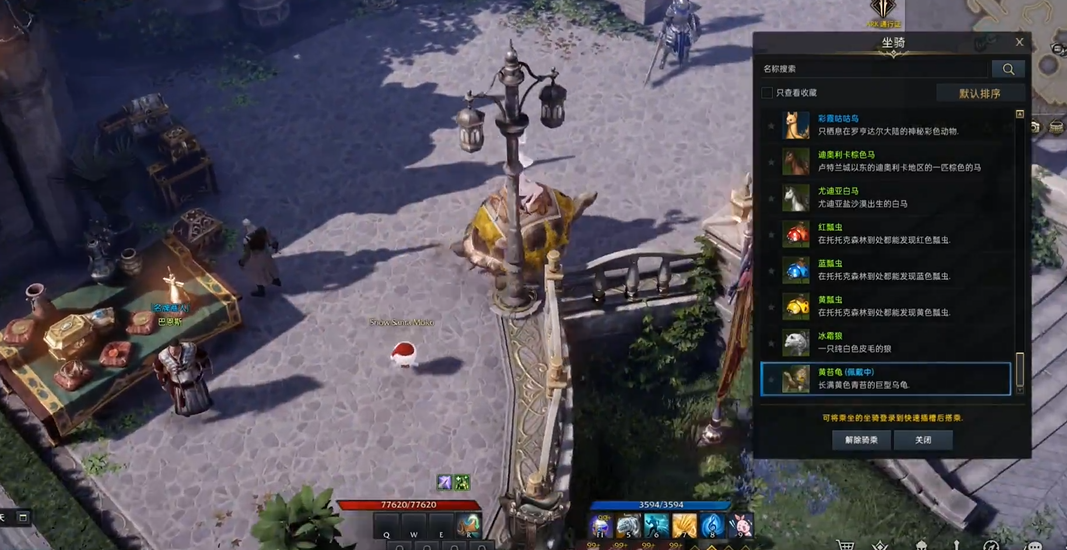The height and width of the screenshot is (550, 1067).
Task: Pick the 红瓢虫 red ladybug mount
Action: pos(890,234)
